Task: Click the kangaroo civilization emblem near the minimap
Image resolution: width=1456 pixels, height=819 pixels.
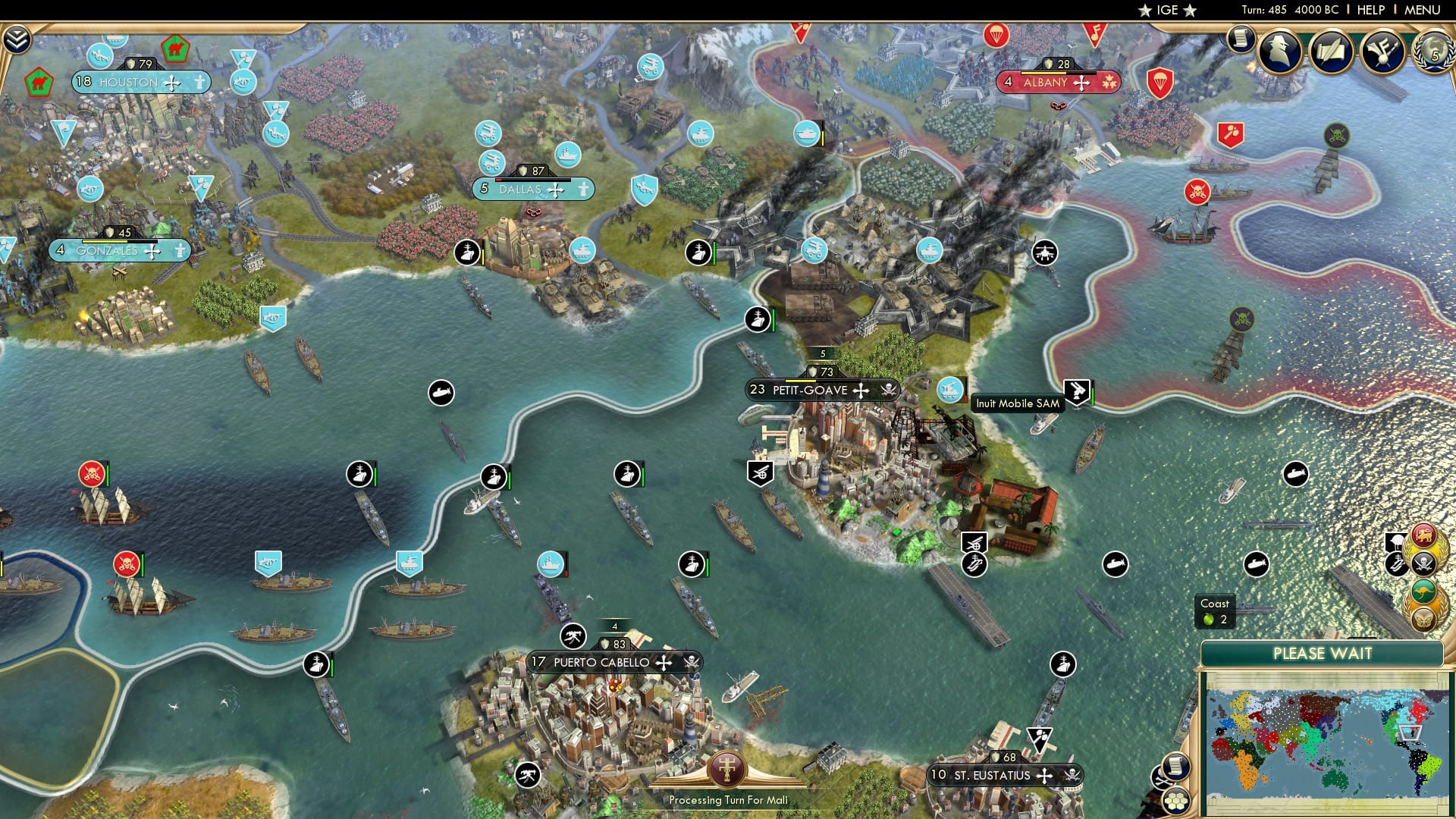Action: pyautogui.click(x=1424, y=591)
